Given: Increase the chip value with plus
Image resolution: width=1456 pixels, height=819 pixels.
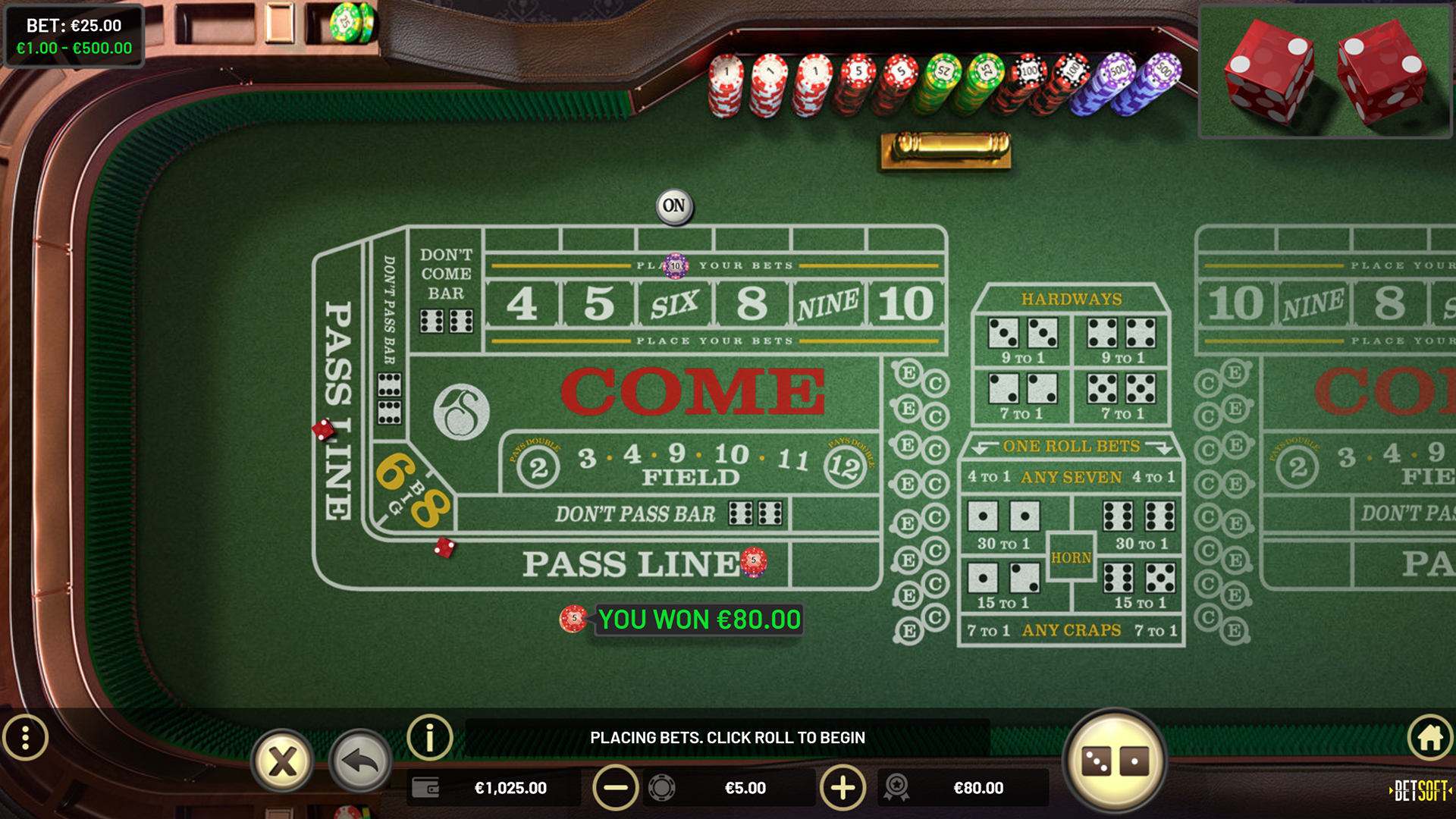Looking at the screenshot, I should 842,788.
